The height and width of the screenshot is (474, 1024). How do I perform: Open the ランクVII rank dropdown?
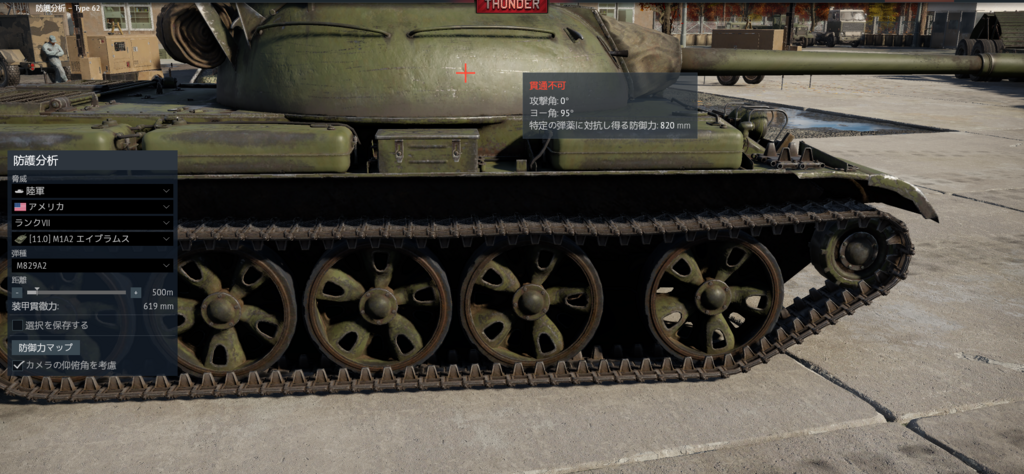pos(92,223)
